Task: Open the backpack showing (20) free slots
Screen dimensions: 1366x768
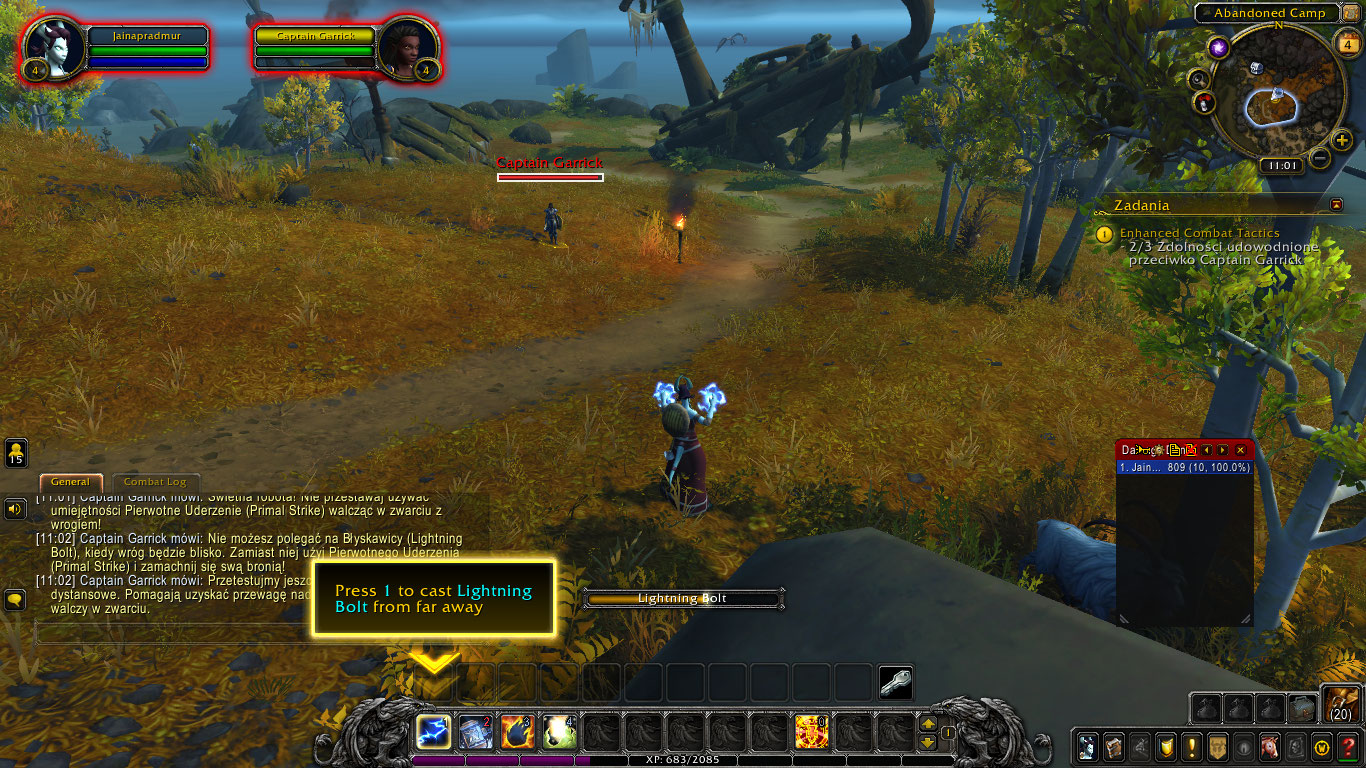Action: coord(1341,702)
